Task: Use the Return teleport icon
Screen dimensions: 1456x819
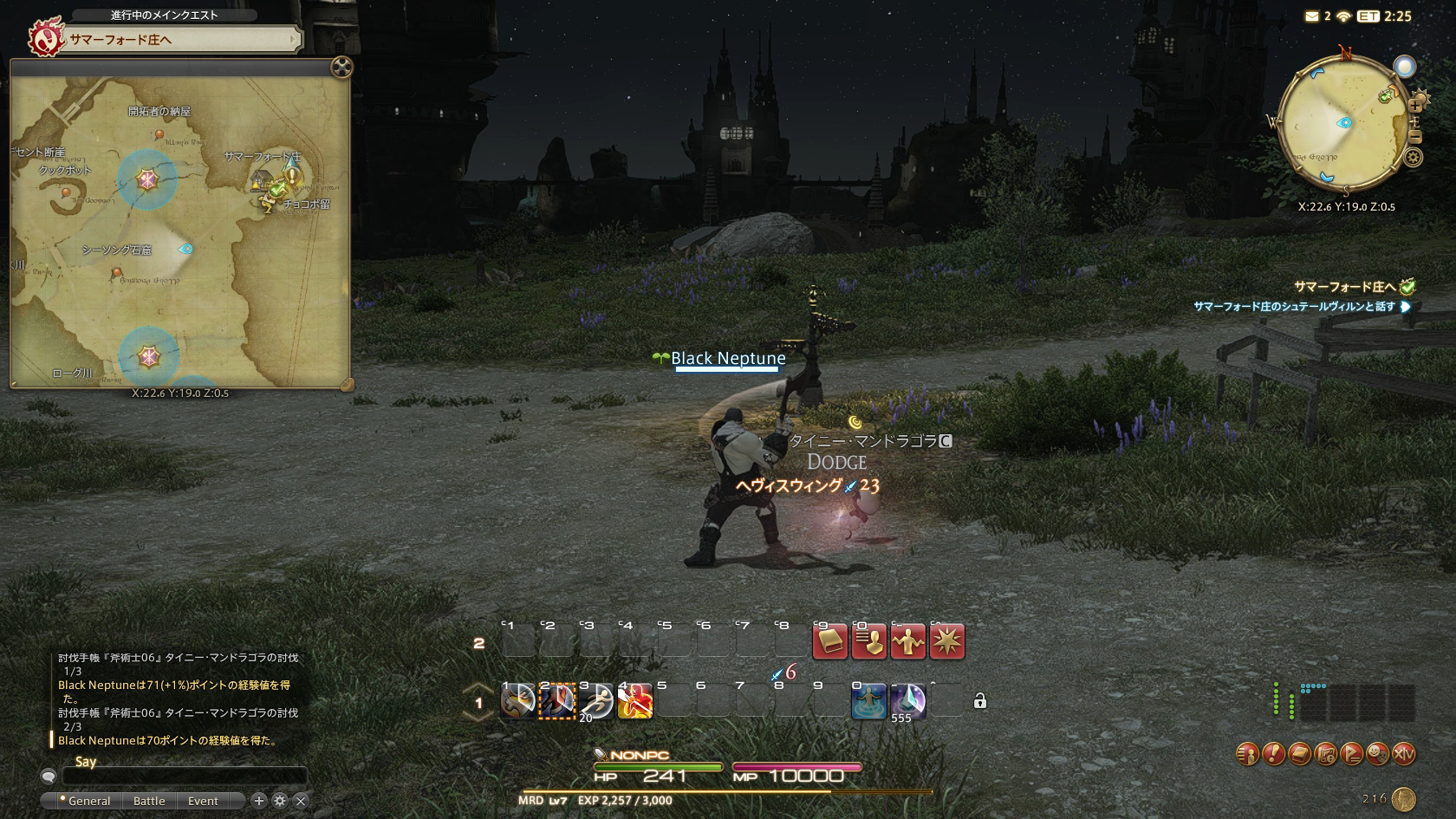Action: click(x=869, y=701)
